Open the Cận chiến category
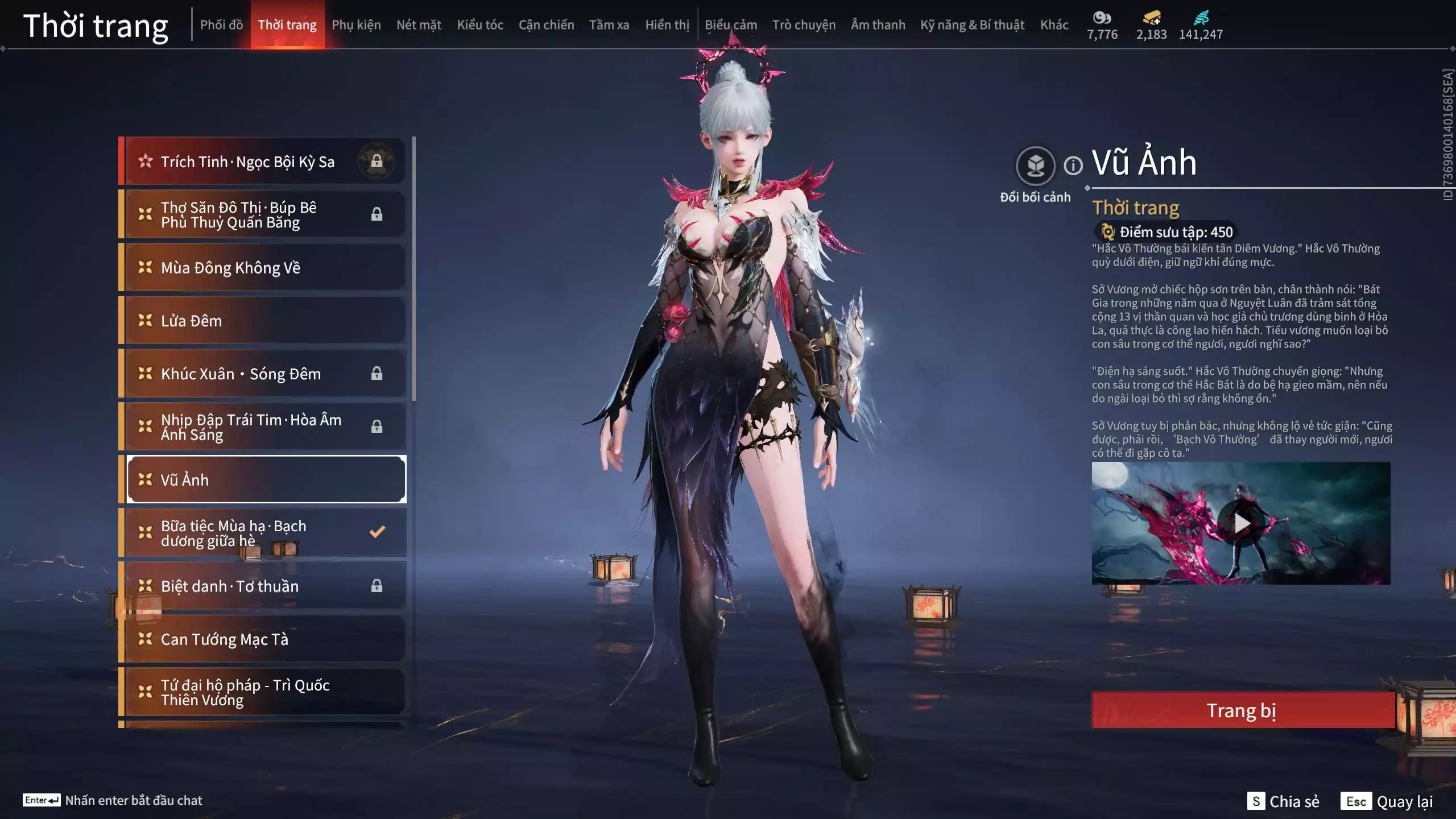 click(x=546, y=25)
